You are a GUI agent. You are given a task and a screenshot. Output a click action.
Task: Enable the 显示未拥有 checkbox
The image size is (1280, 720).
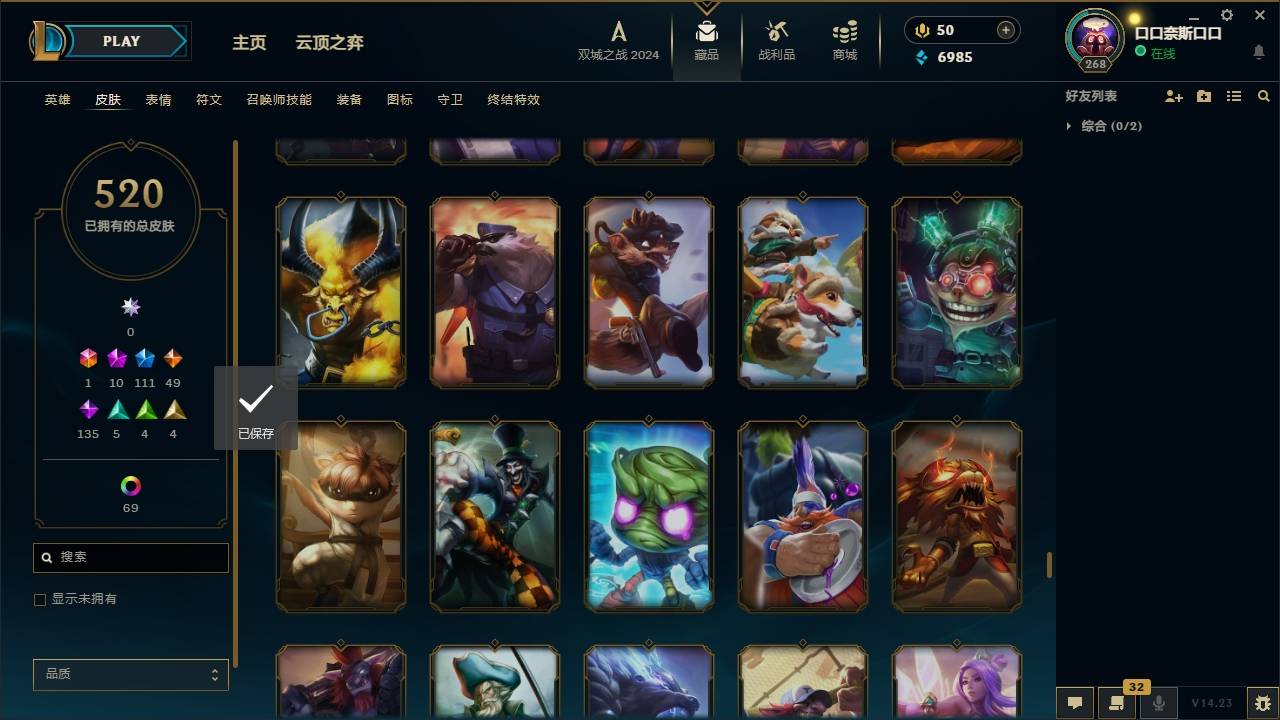coord(40,598)
